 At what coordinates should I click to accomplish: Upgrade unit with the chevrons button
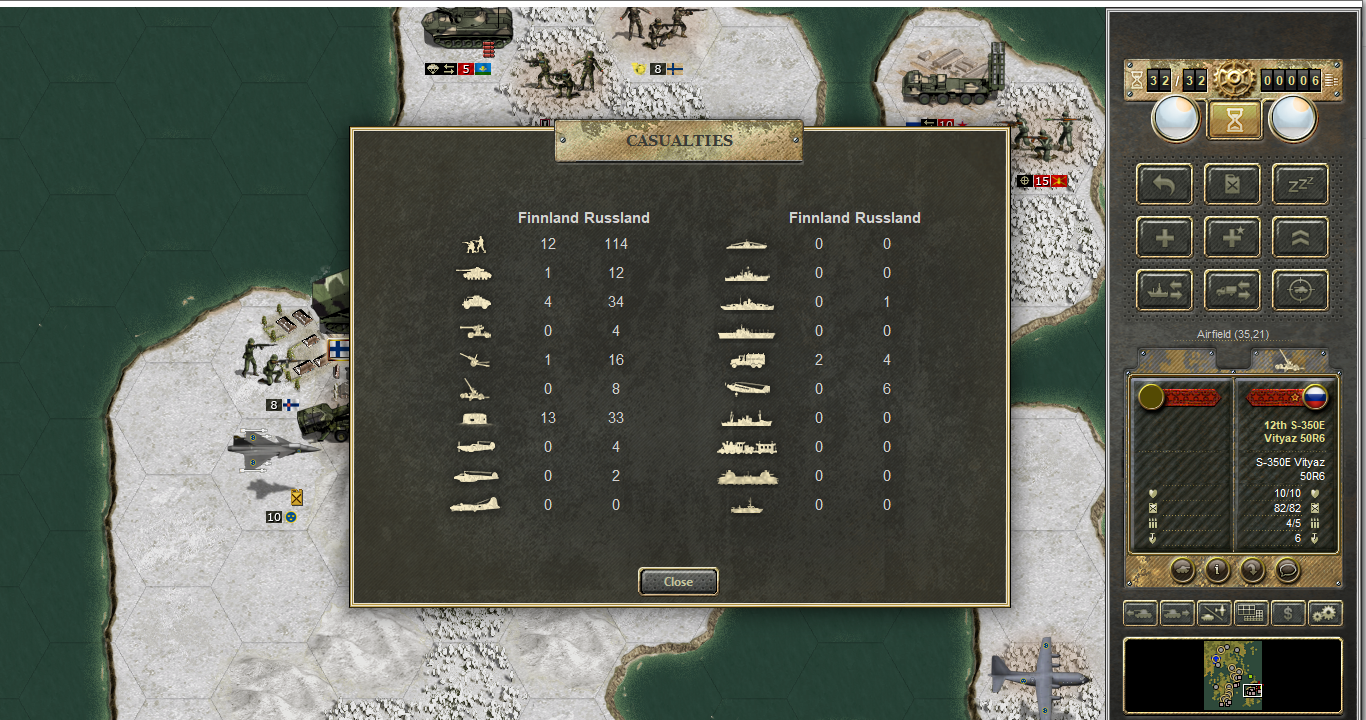pos(1299,237)
